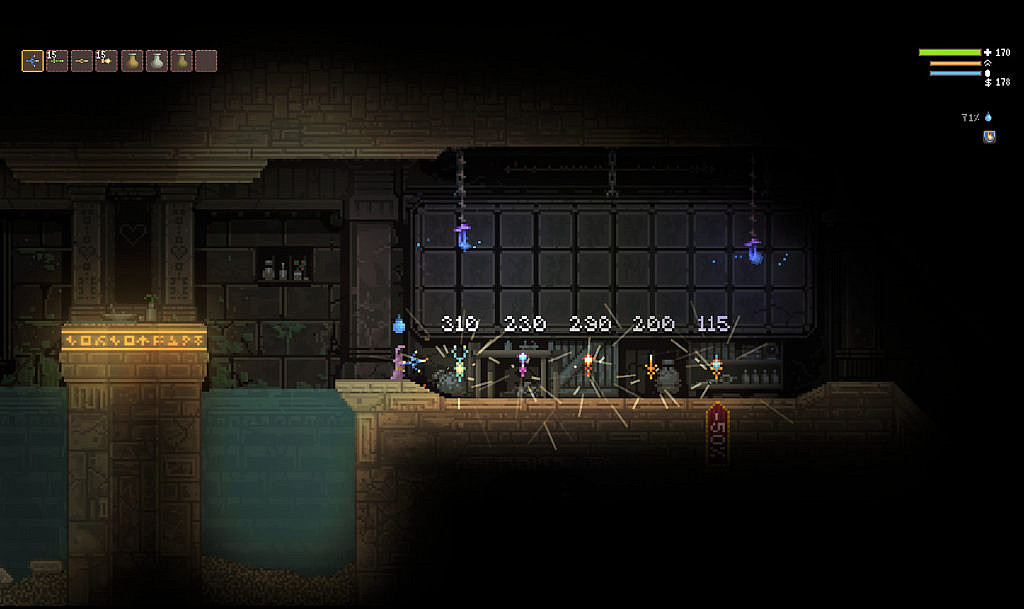
Task: Click the empty inventory slot after the flasks
Action: coord(206,61)
